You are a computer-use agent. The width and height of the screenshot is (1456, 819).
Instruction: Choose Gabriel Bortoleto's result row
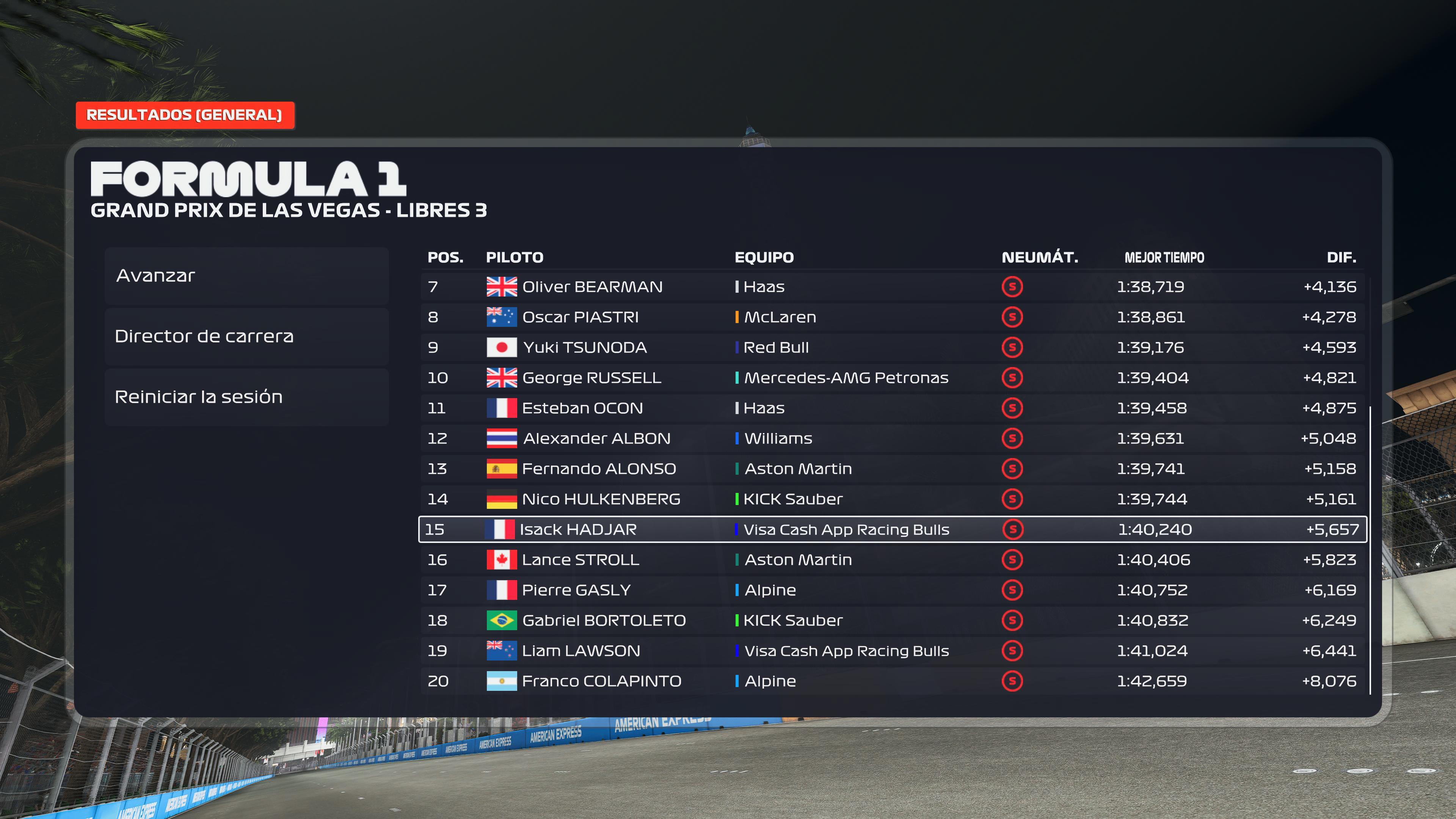[x=892, y=621]
